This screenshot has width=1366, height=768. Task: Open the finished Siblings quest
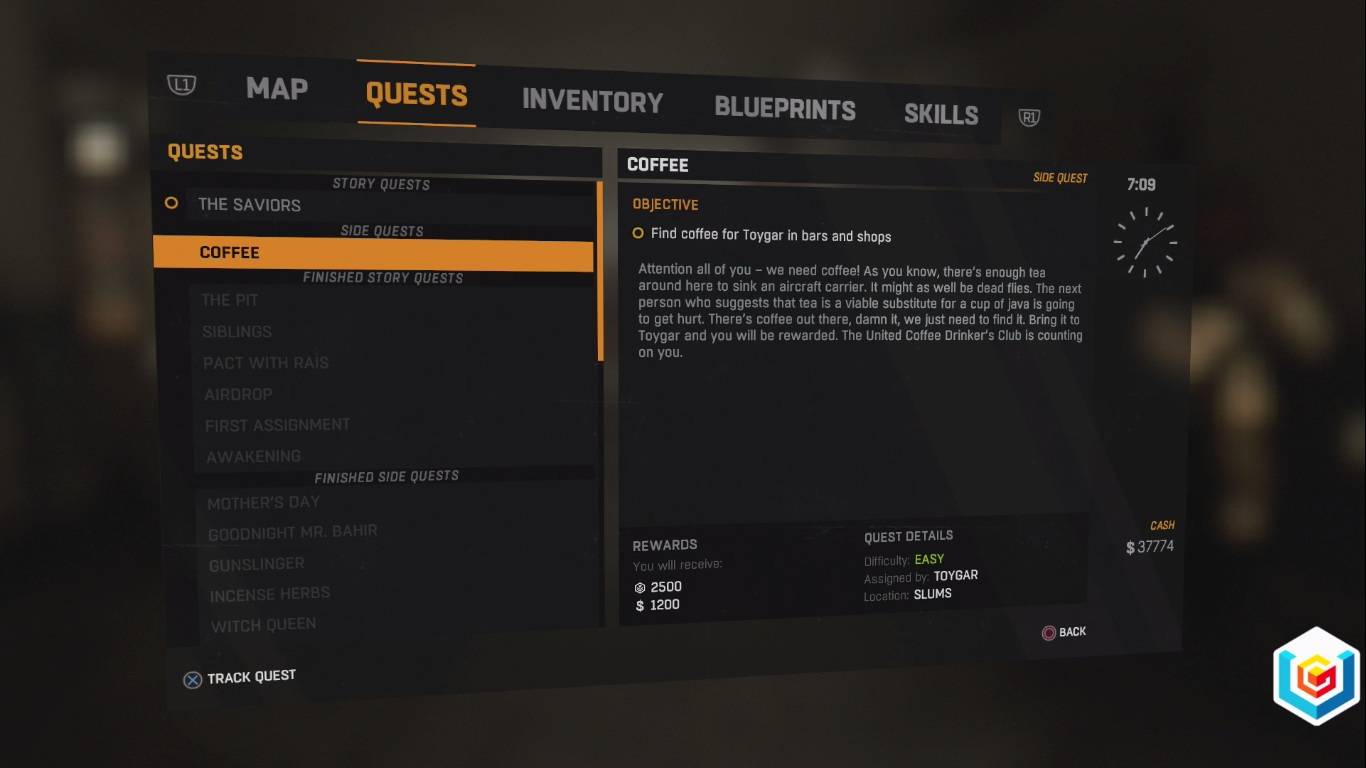237,332
